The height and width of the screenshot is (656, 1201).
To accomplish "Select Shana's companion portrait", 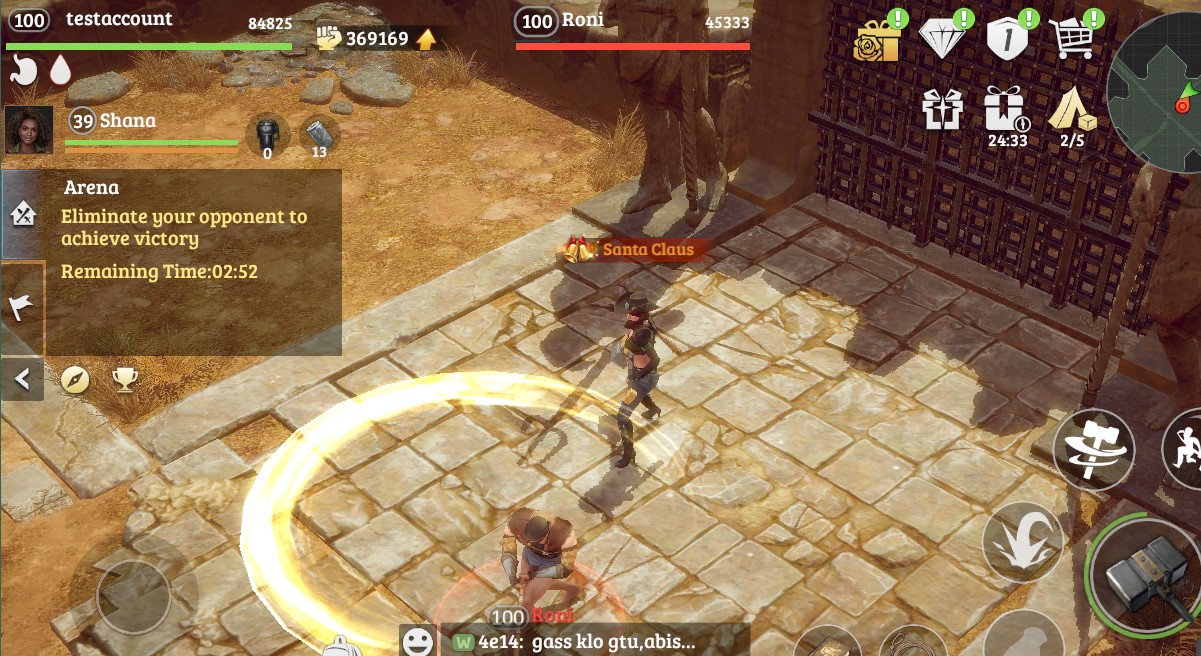I will [28, 130].
